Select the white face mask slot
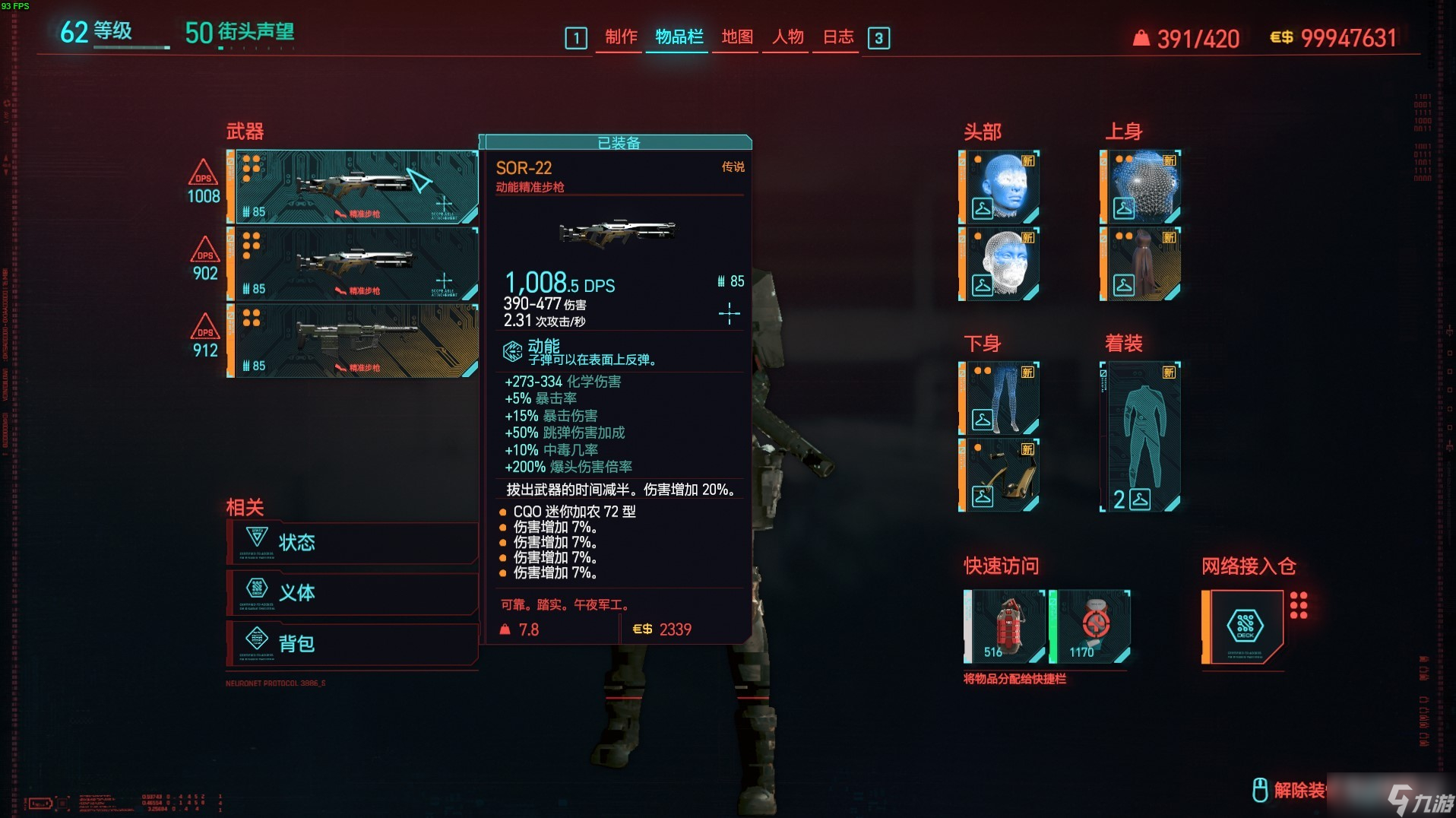 (x=1000, y=263)
